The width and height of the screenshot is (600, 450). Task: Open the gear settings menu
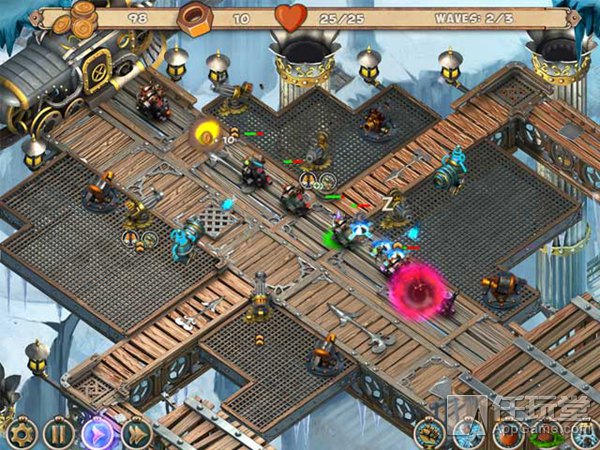tap(20, 434)
